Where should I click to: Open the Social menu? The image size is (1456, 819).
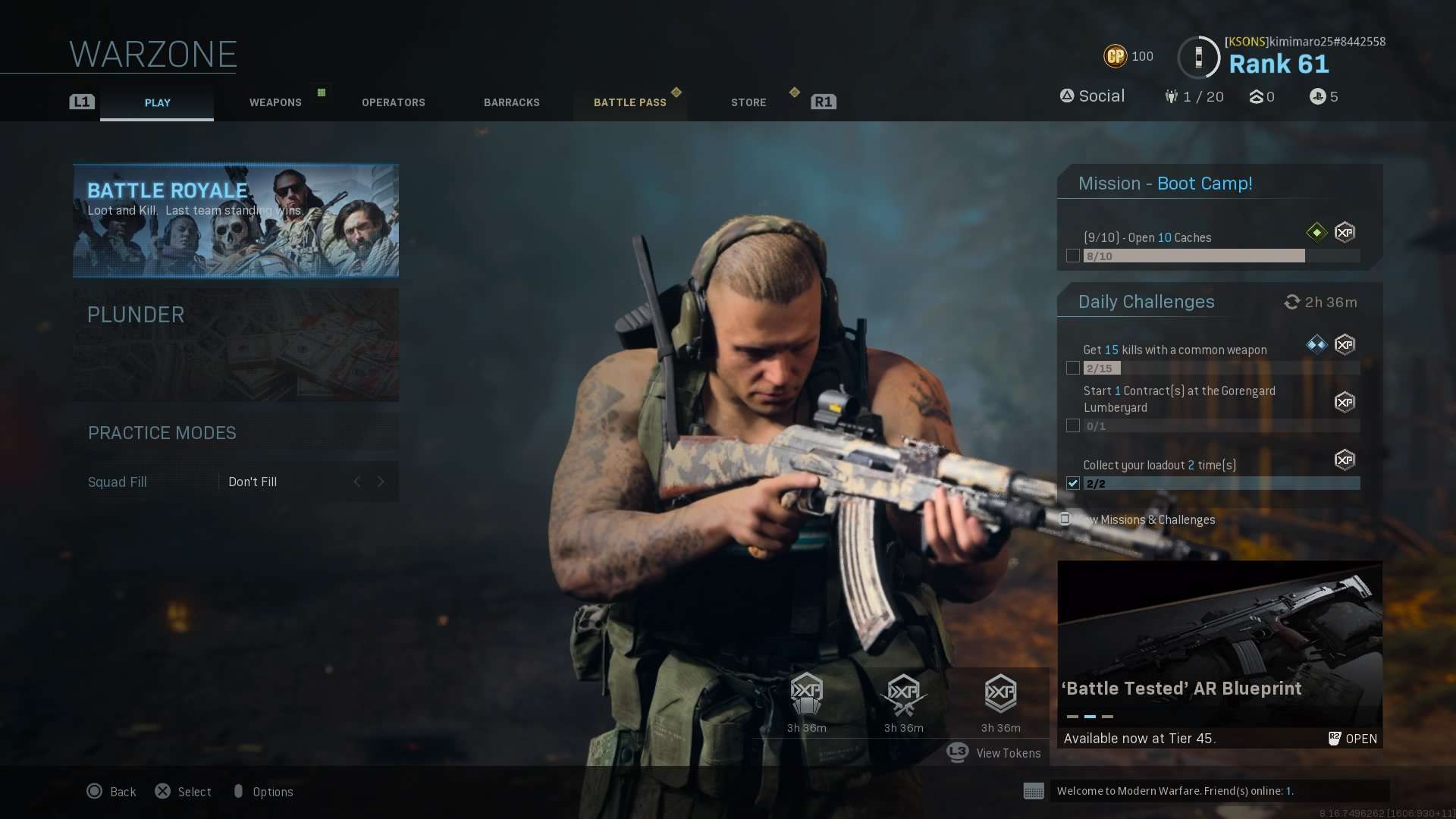pos(1092,96)
